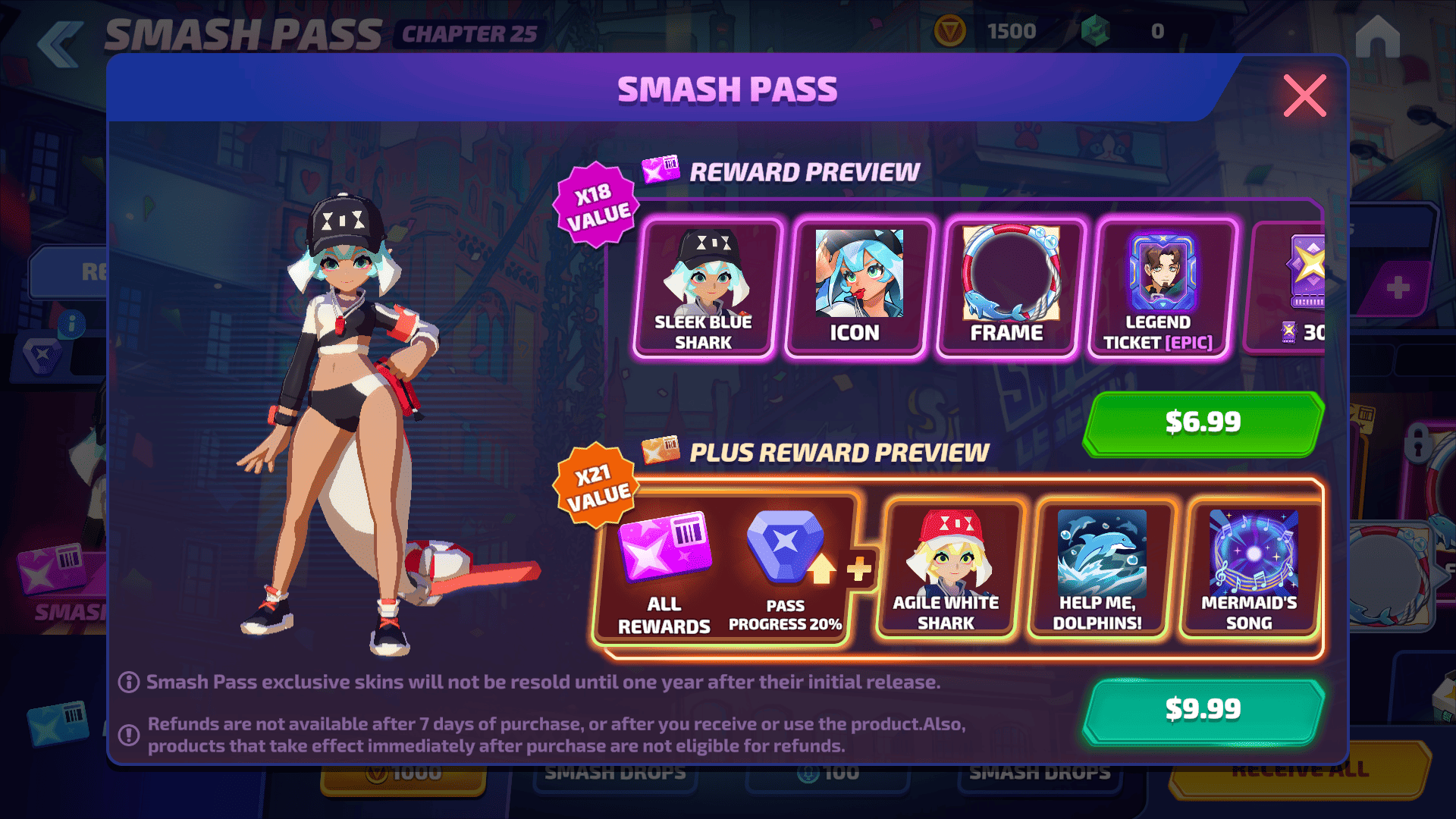
Task: Choose the Legend Ticket (Epic) reward
Action: [x=1160, y=288]
